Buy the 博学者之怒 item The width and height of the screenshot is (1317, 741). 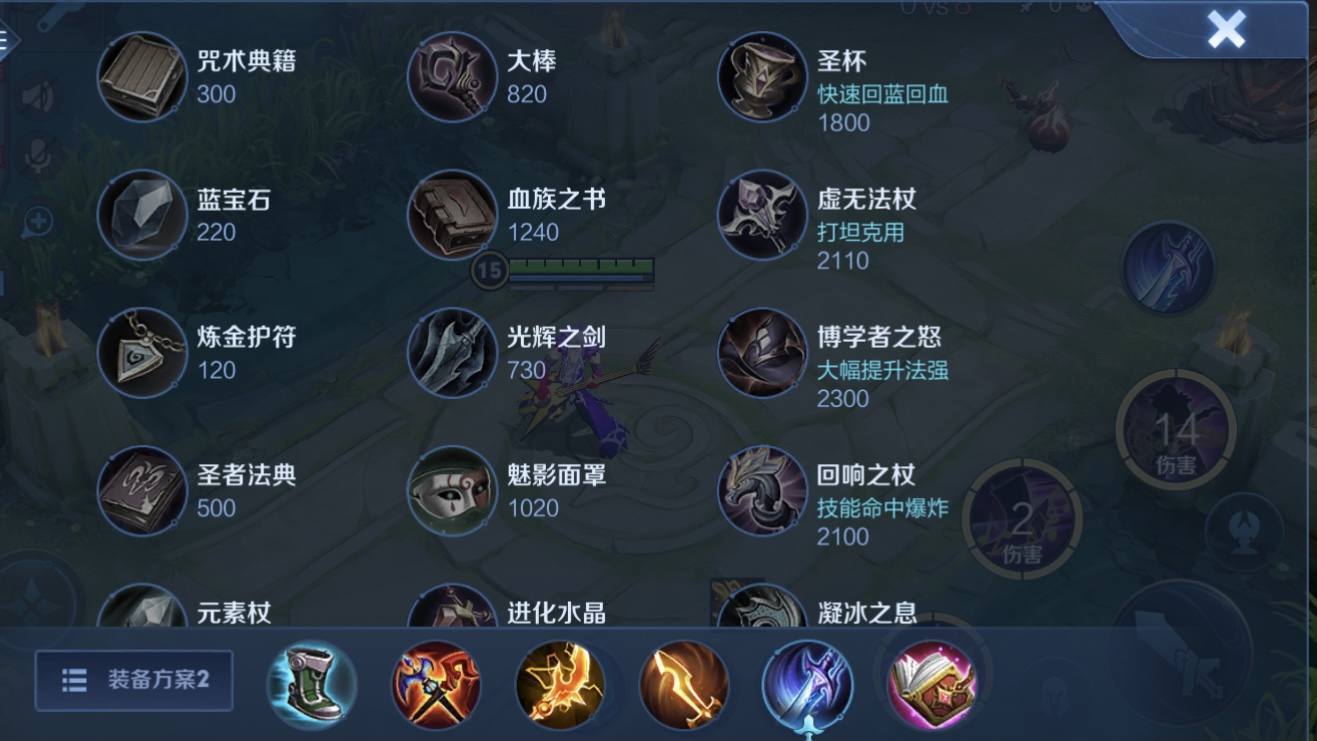(761, 353)
